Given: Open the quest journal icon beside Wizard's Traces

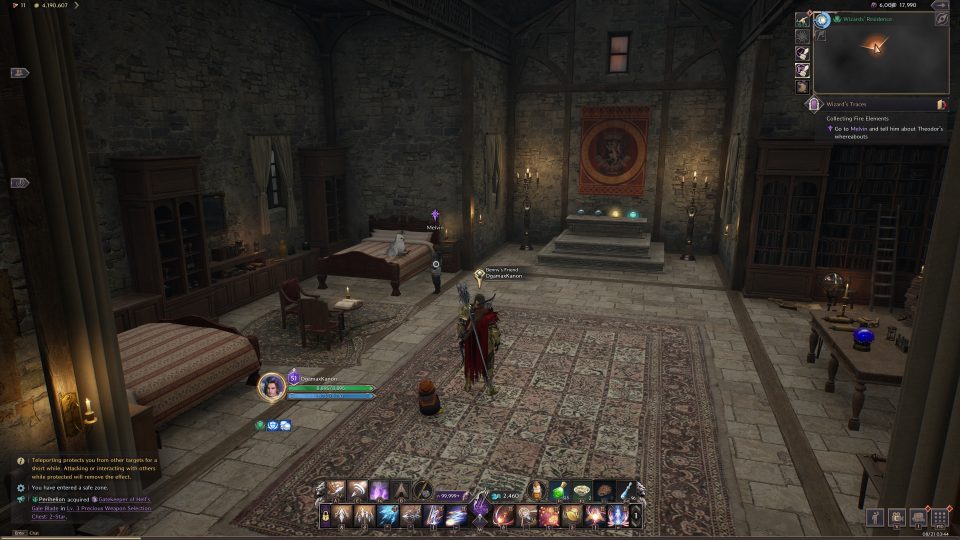Looking at the screenshot, I should 941,103.
